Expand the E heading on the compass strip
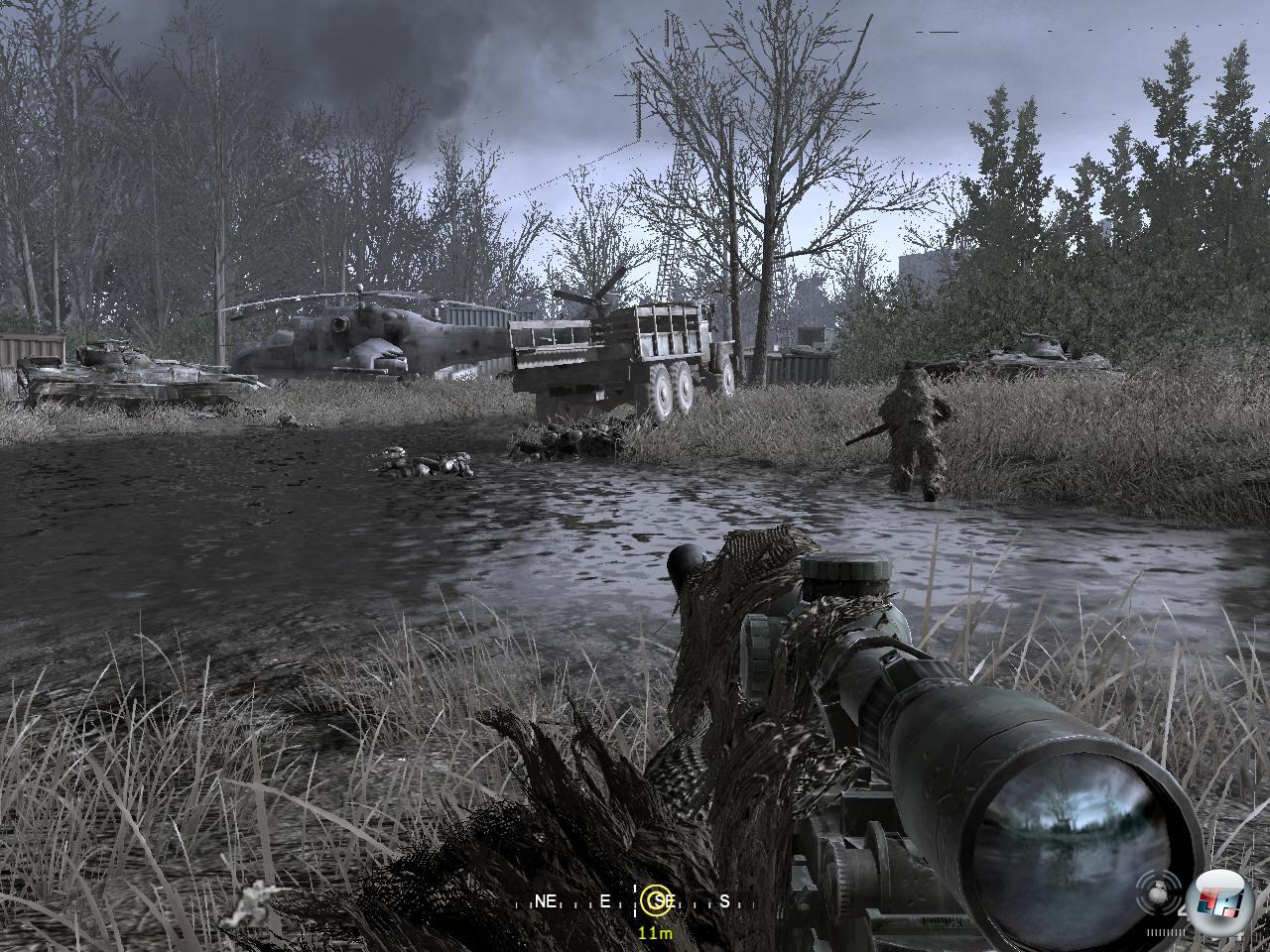The width and height of the screenshot is (1270, 952). click(x=603, y=902)
